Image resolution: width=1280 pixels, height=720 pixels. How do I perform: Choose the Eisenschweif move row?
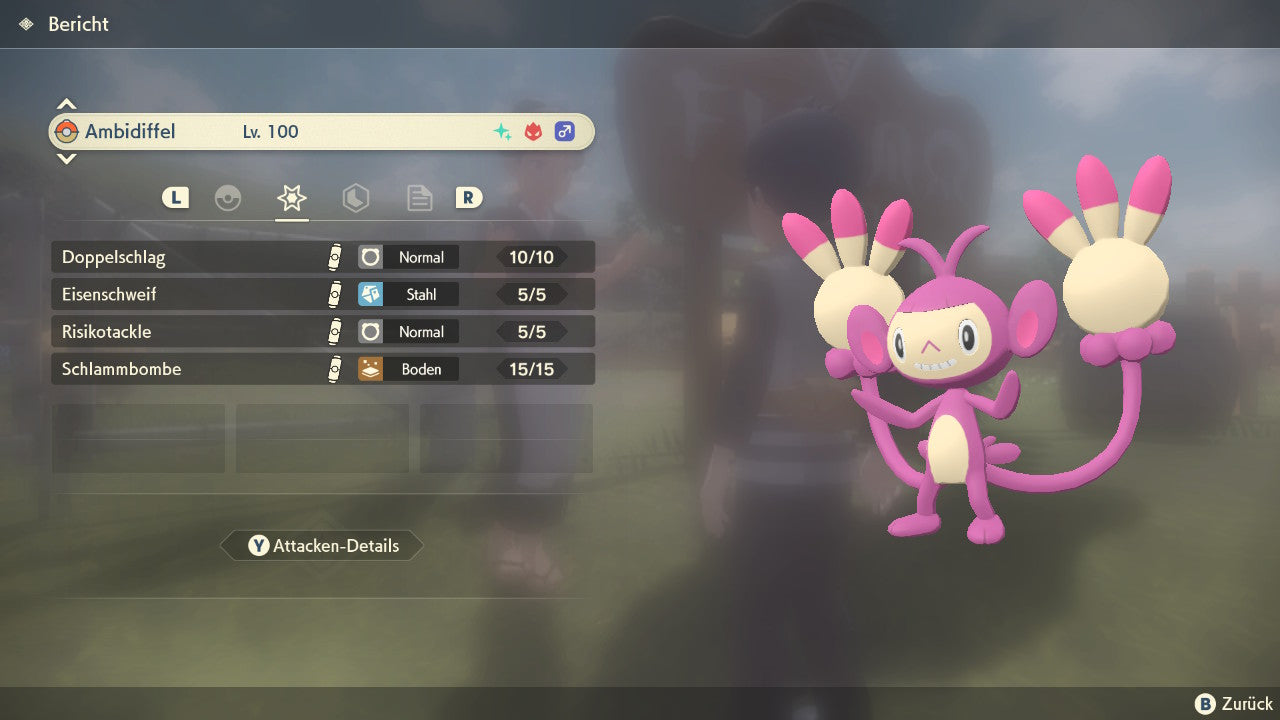coord(322,295)
